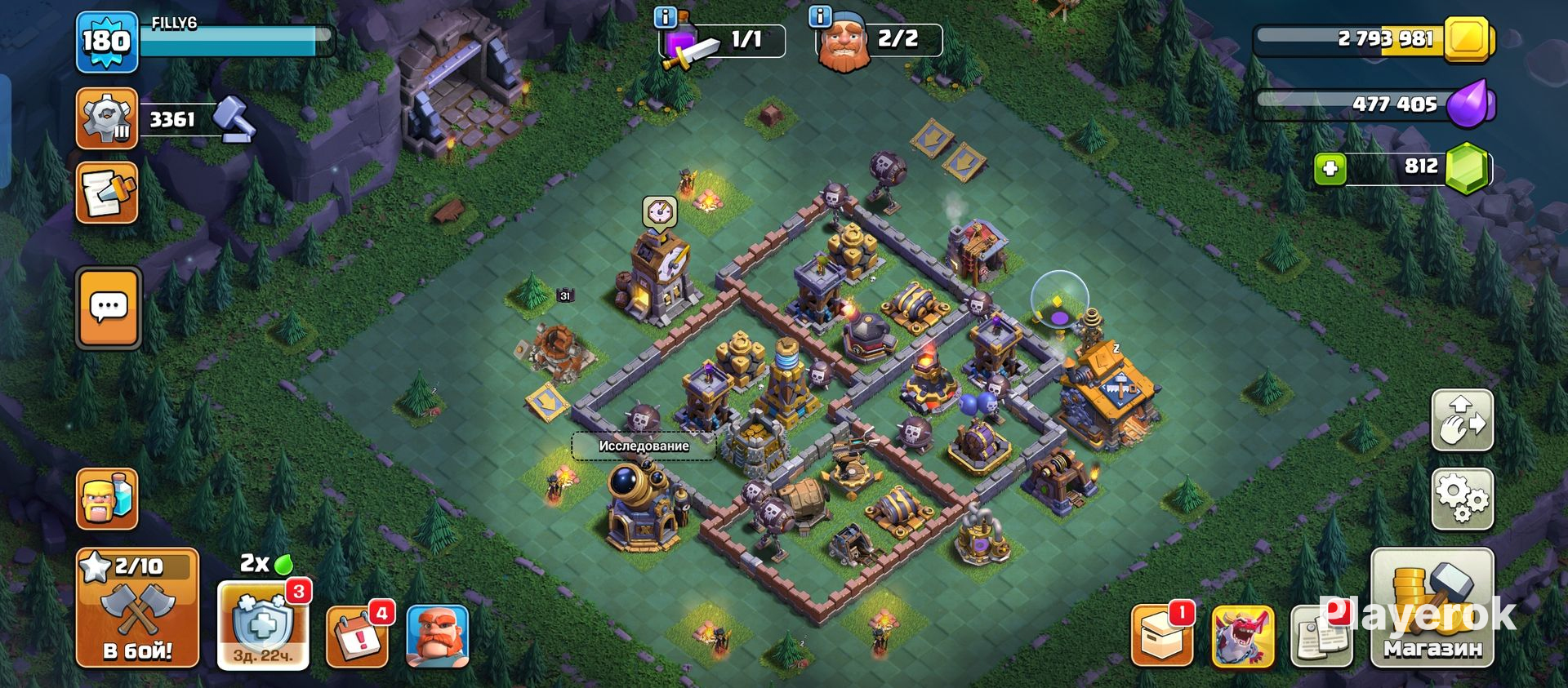Open the chat speech bubble
Viewport: 1568px width, 688px height.
pos(109,308)
